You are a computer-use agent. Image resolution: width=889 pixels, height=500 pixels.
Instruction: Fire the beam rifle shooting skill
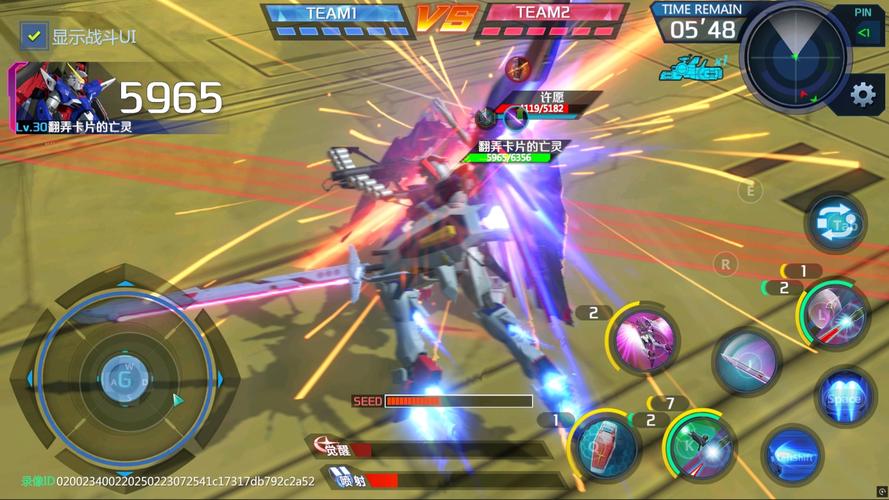[838, 318]
